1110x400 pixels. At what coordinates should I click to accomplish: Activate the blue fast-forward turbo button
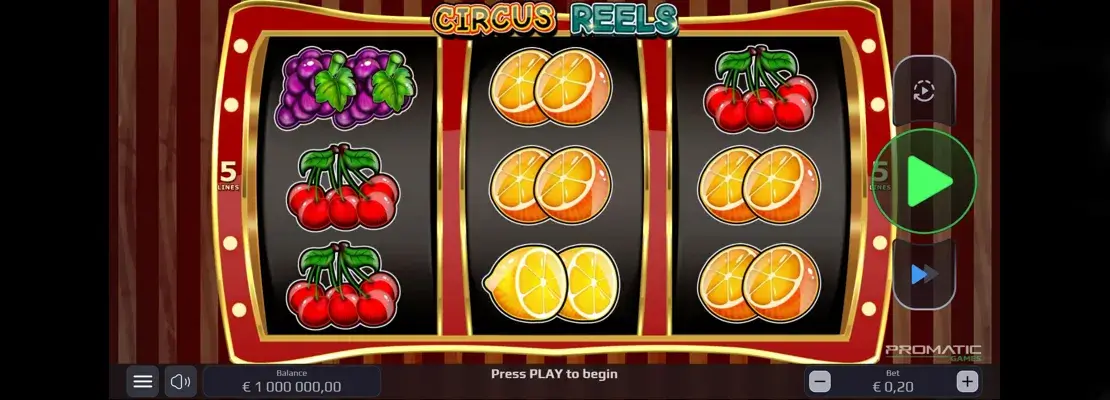923,273
